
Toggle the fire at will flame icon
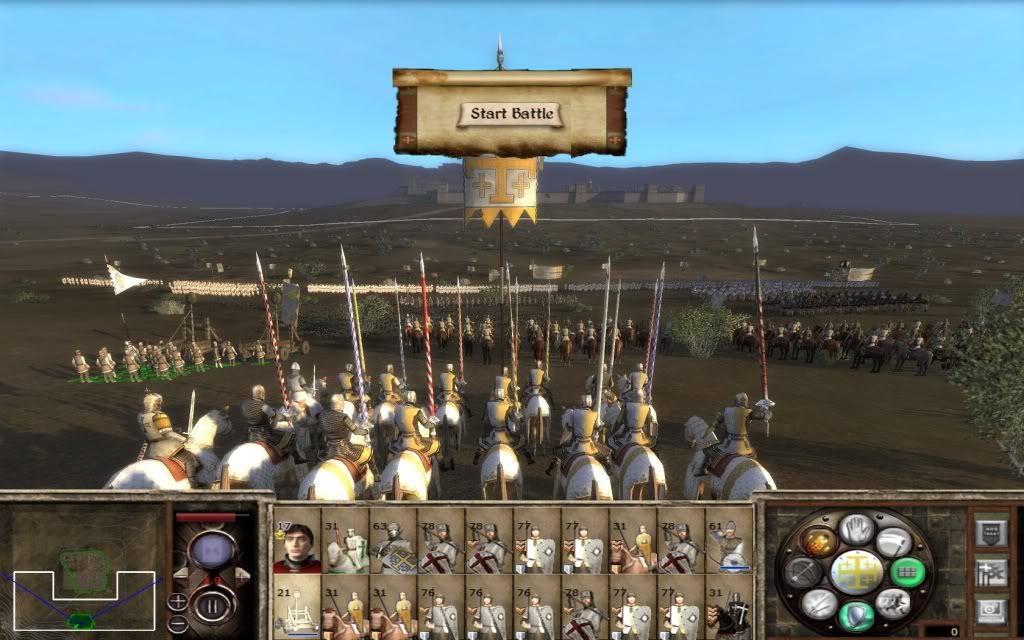point(817,541)
